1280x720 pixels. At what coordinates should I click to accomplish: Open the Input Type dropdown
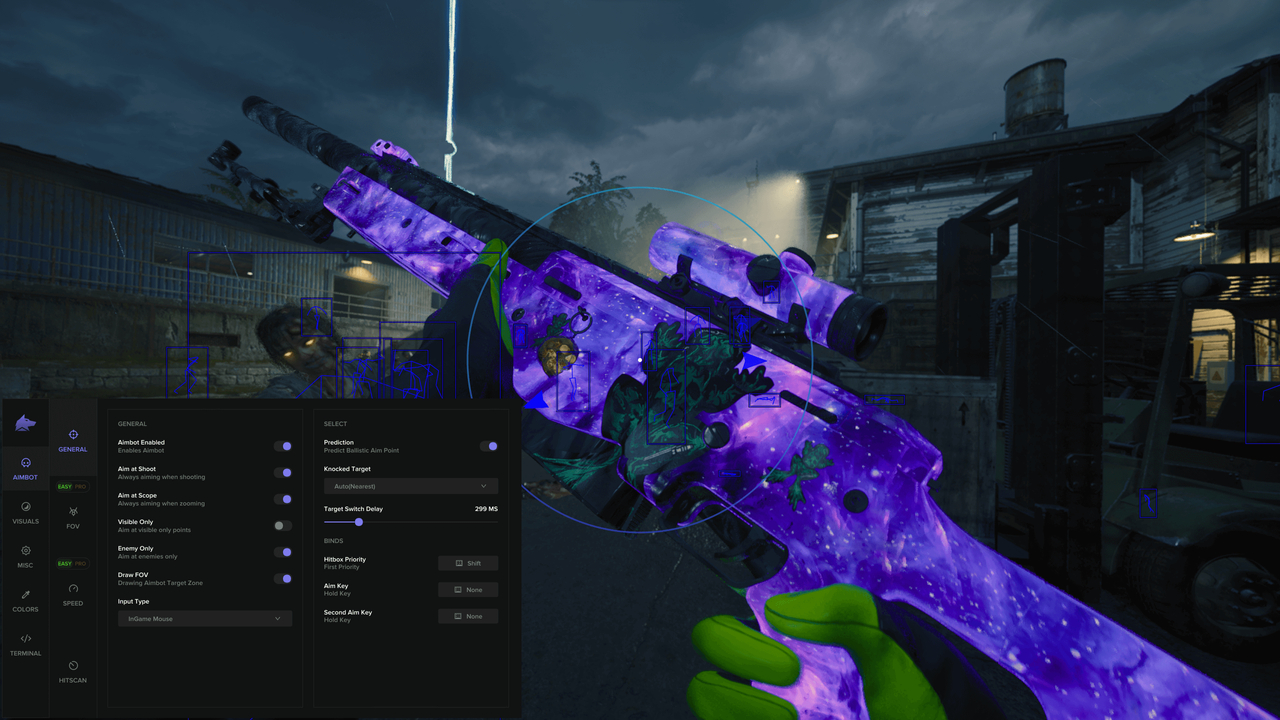(x=205, y=618)
